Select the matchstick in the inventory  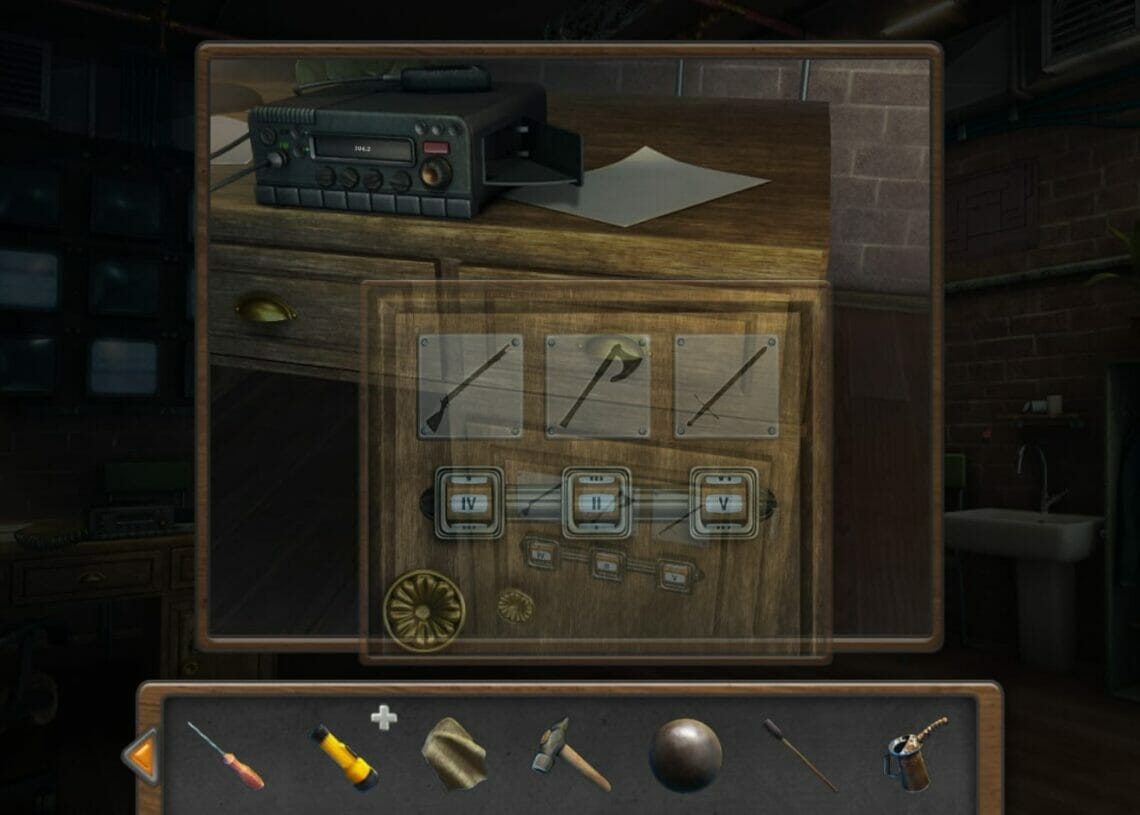800,755
